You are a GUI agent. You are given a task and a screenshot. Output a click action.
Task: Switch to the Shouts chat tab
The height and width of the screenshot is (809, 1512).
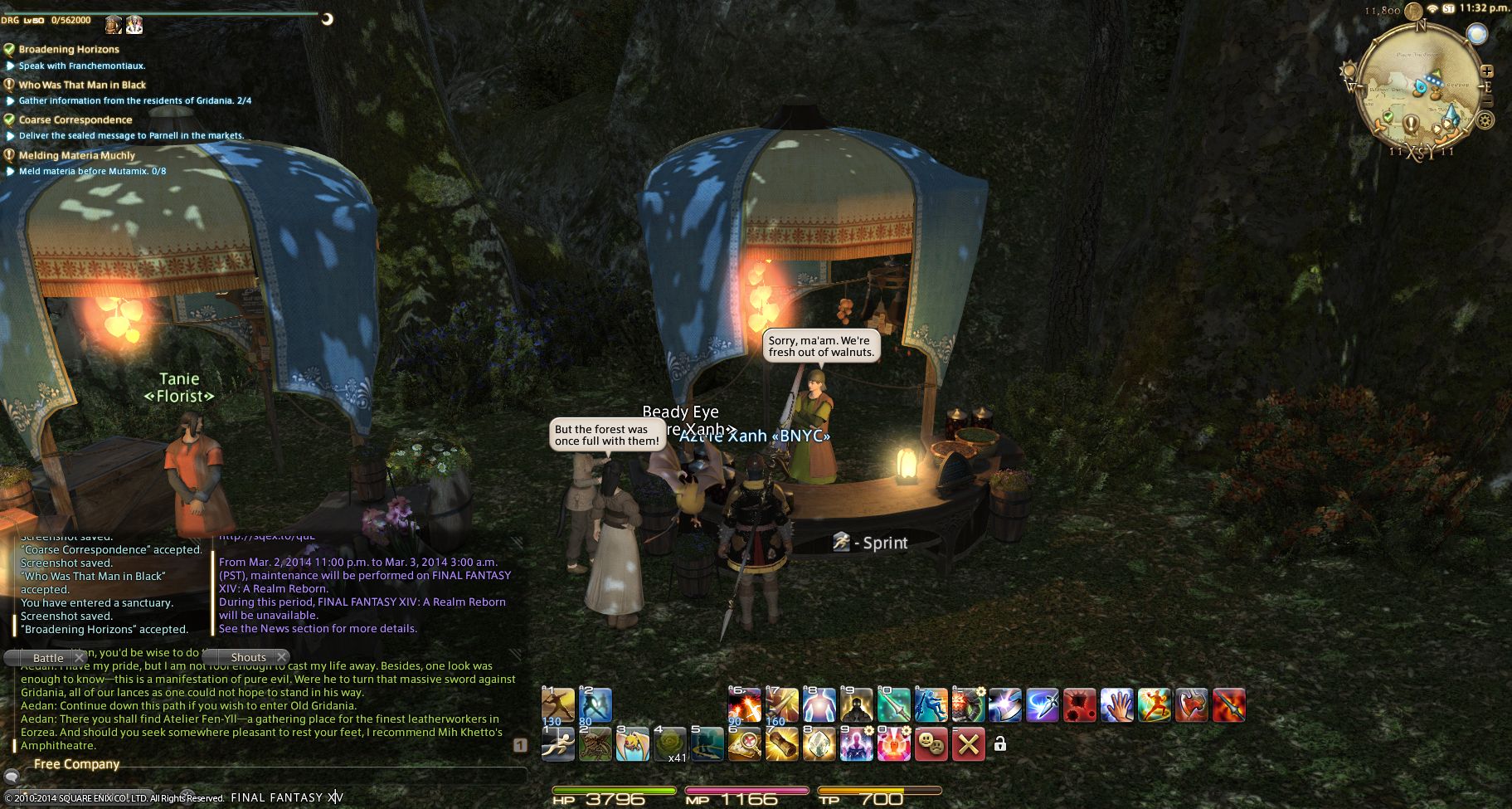[x=248, y=657]
